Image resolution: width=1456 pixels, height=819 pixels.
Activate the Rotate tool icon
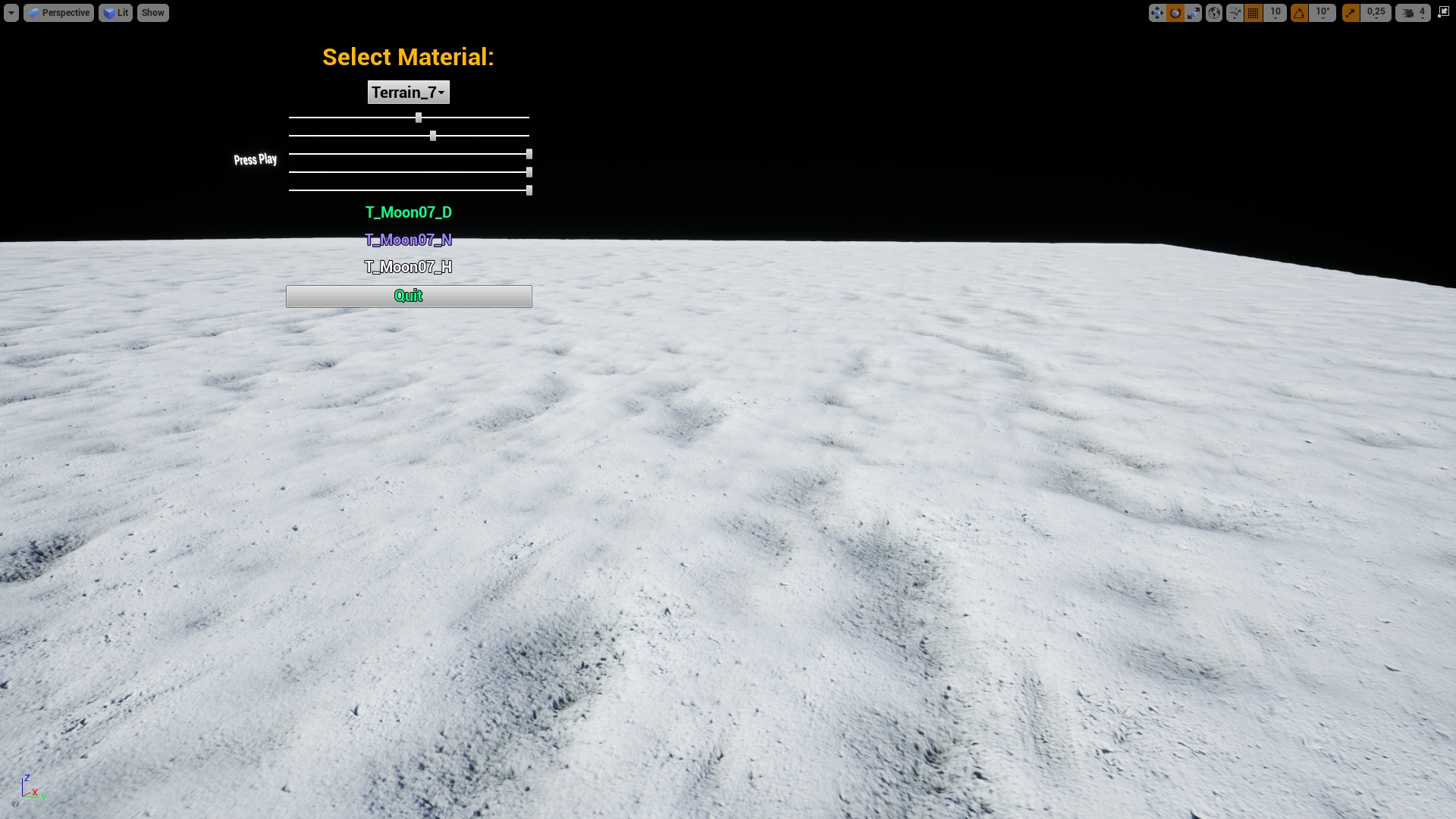[1174, 12]
